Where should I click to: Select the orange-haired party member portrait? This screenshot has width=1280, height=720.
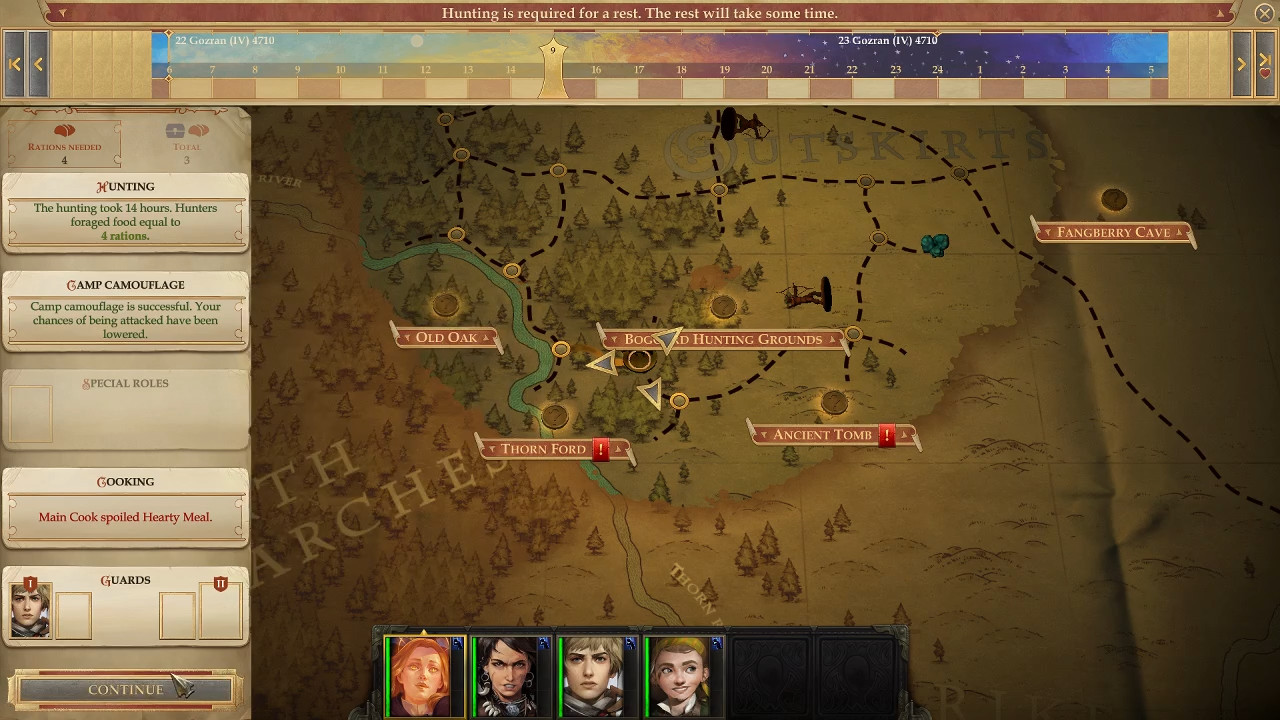pos(424,676)
